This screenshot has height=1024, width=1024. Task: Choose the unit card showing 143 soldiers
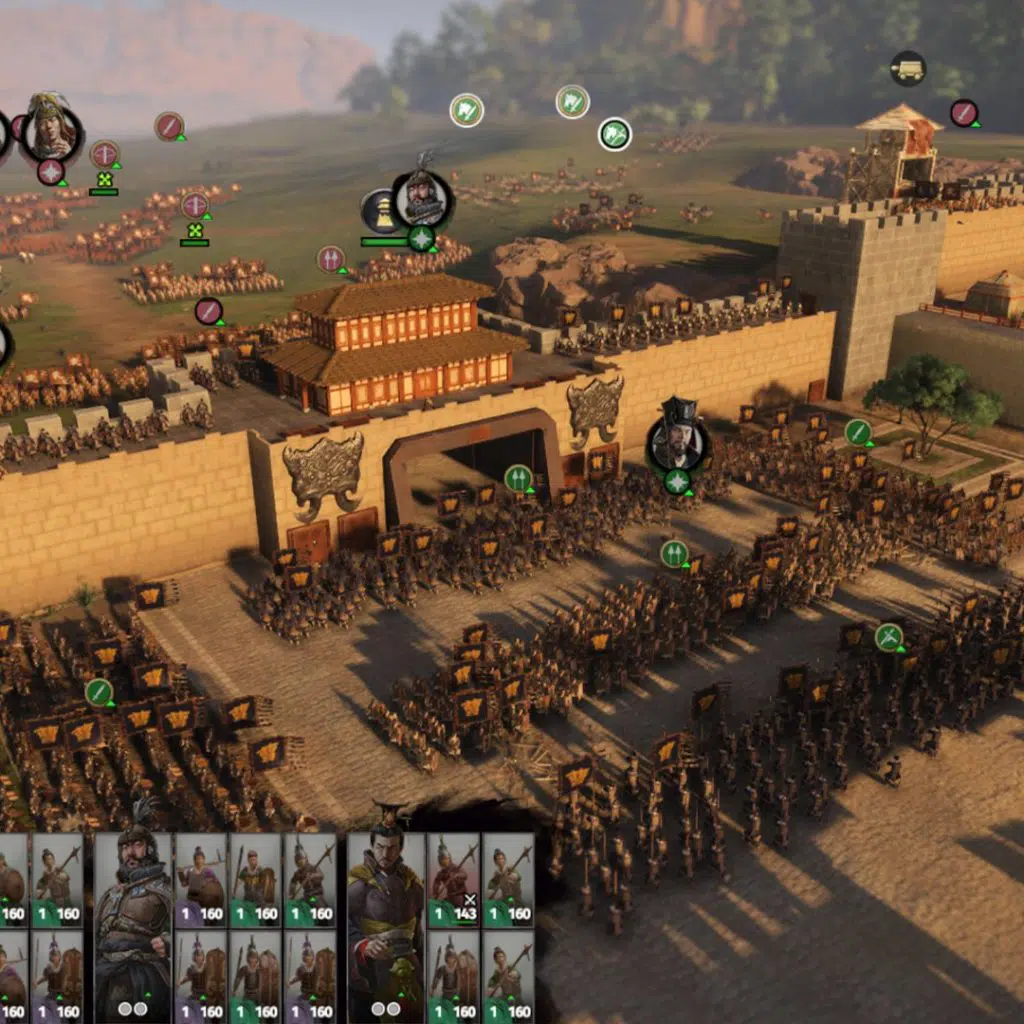pos(454,880)
